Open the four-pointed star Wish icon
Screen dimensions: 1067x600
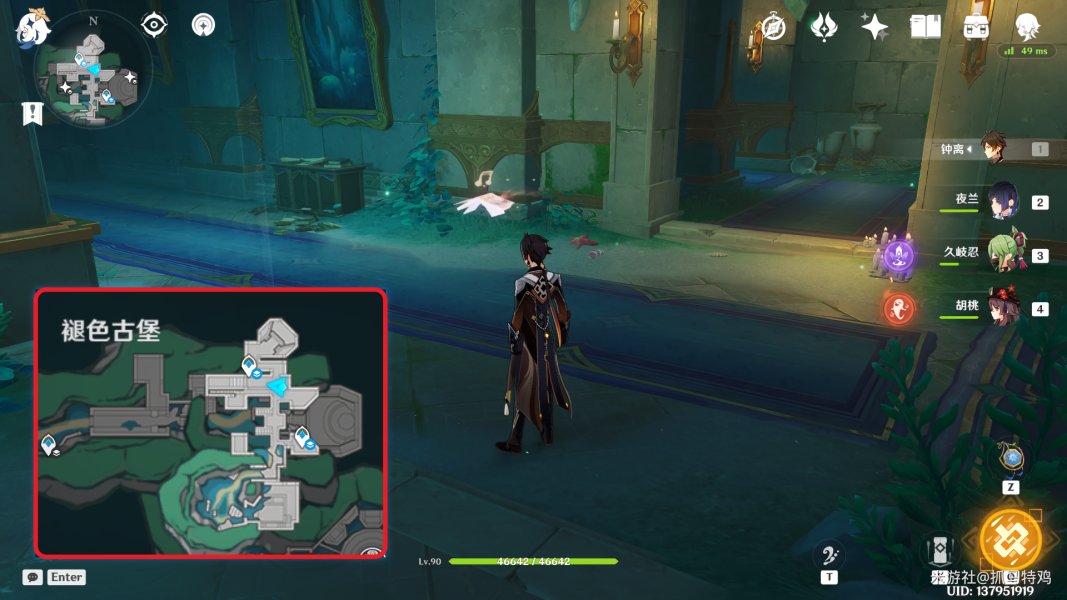(874, 27)
